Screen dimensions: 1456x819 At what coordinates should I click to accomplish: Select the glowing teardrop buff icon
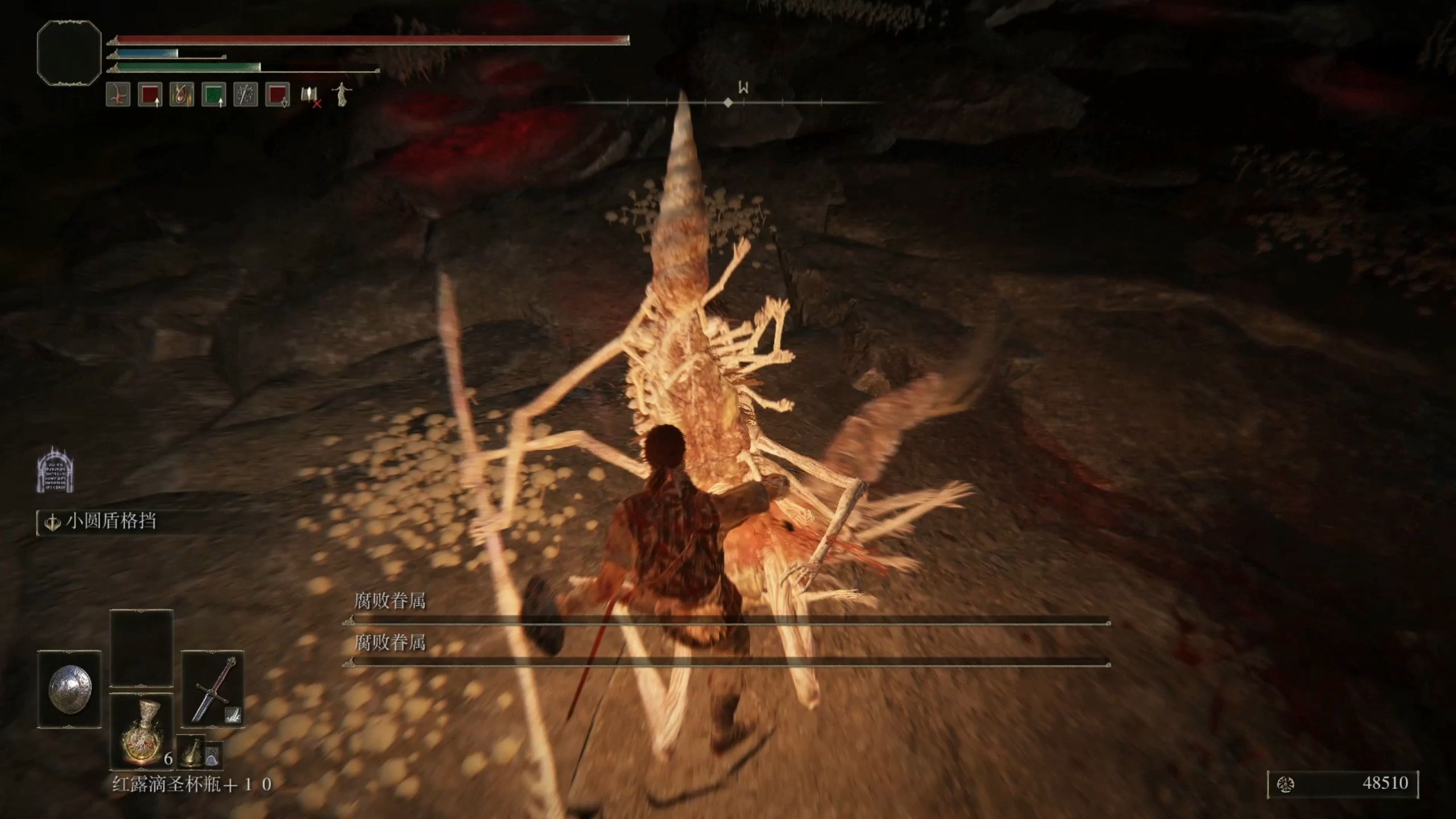(x=182, y=94)
